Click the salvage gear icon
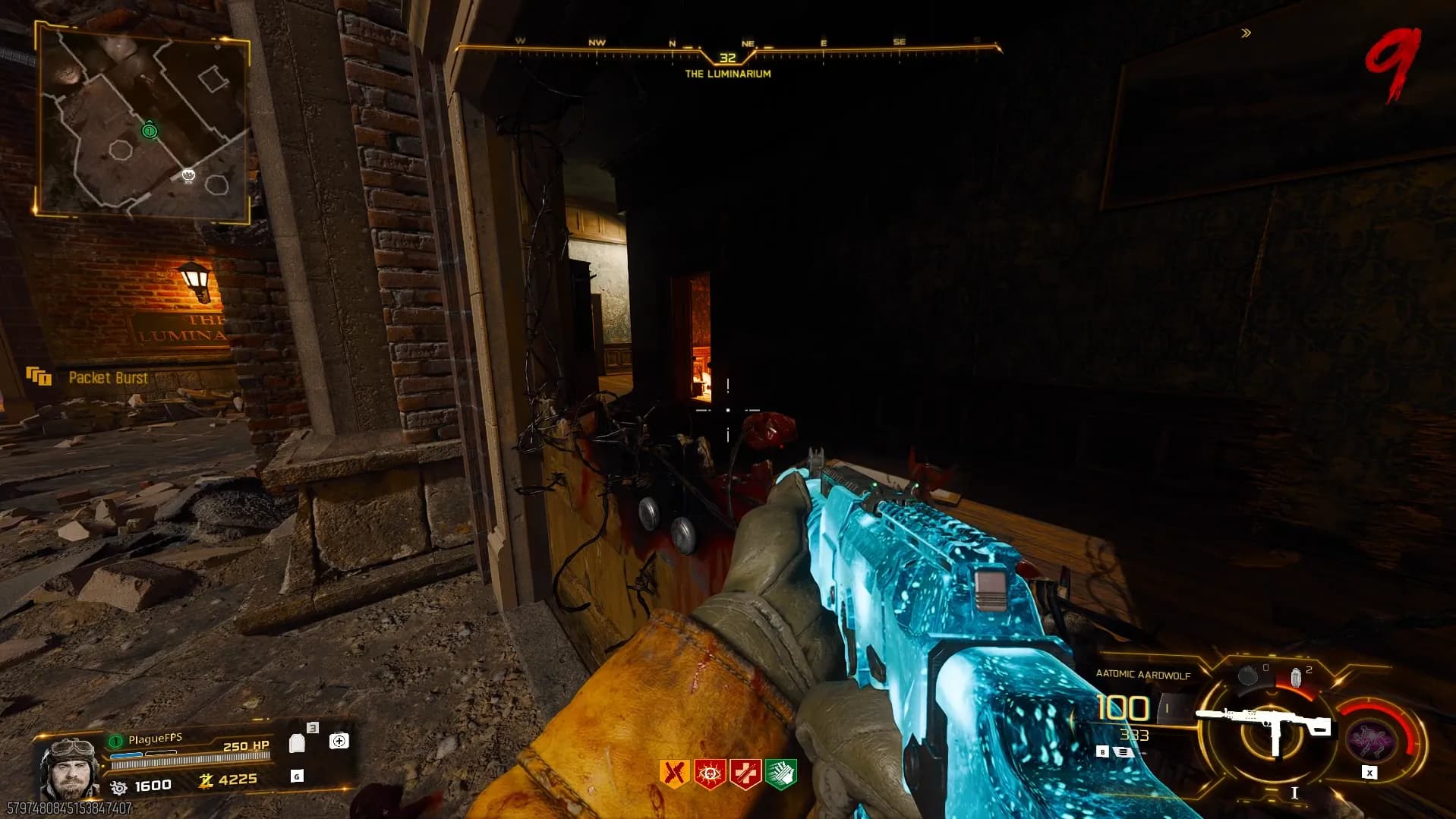Viewport: 1456px width, 819px height. (119, 787)
